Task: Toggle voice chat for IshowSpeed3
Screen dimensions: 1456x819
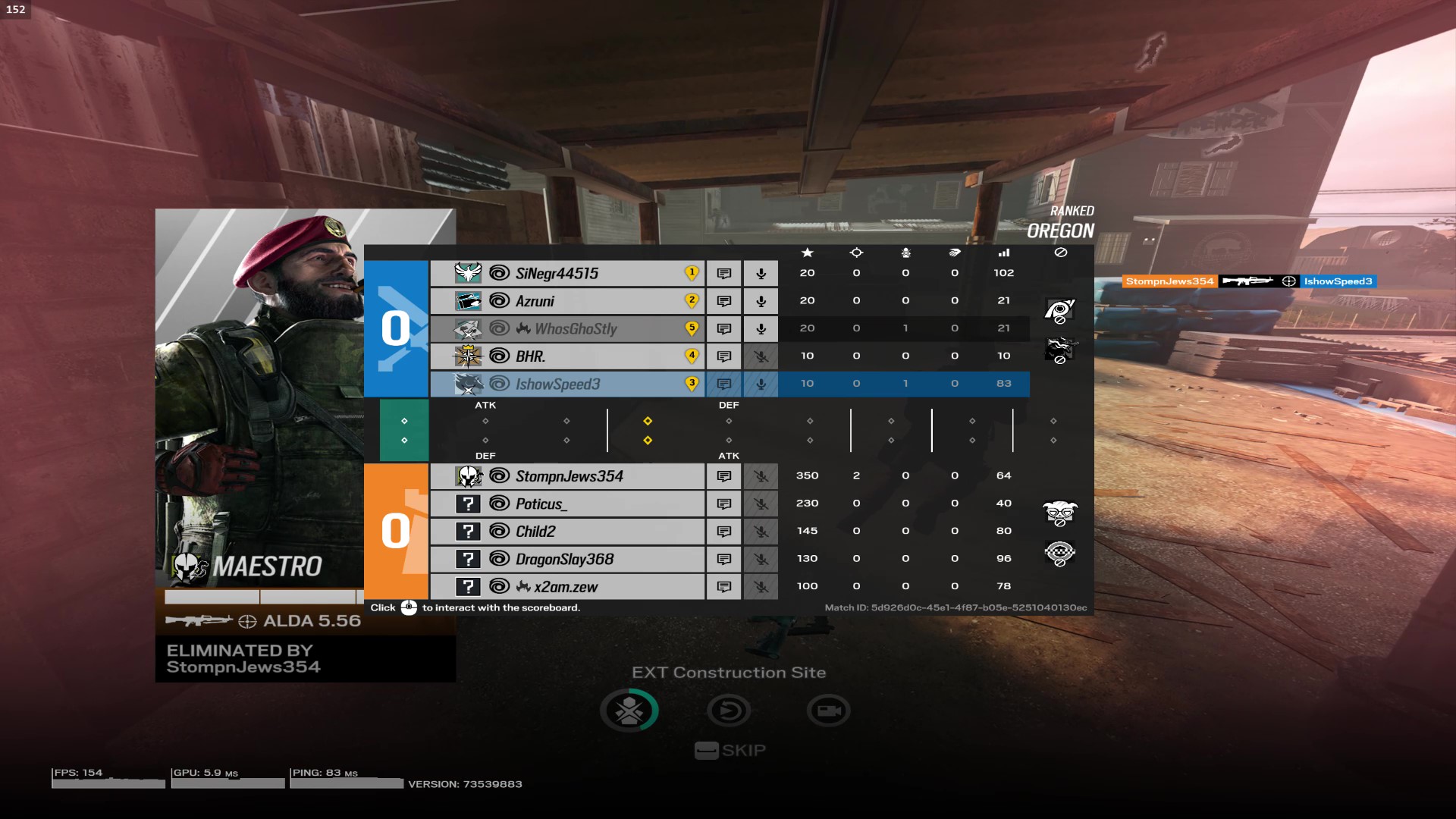Action: pos(761,384)
